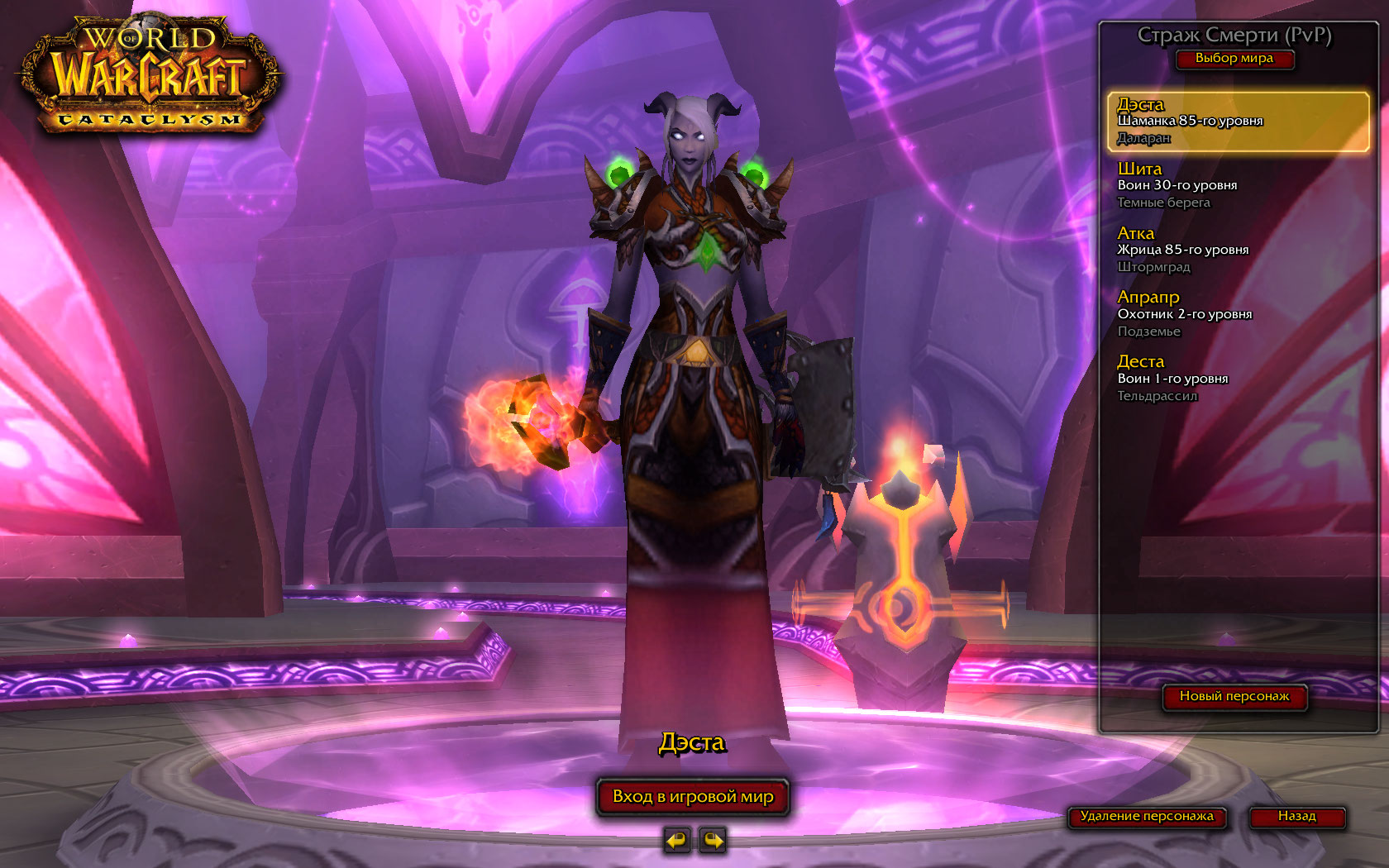Image resolution: width=1389 pixels, height=868 pixels.
Task: Rotate character left with arrow button
Action: click(676, 841)
